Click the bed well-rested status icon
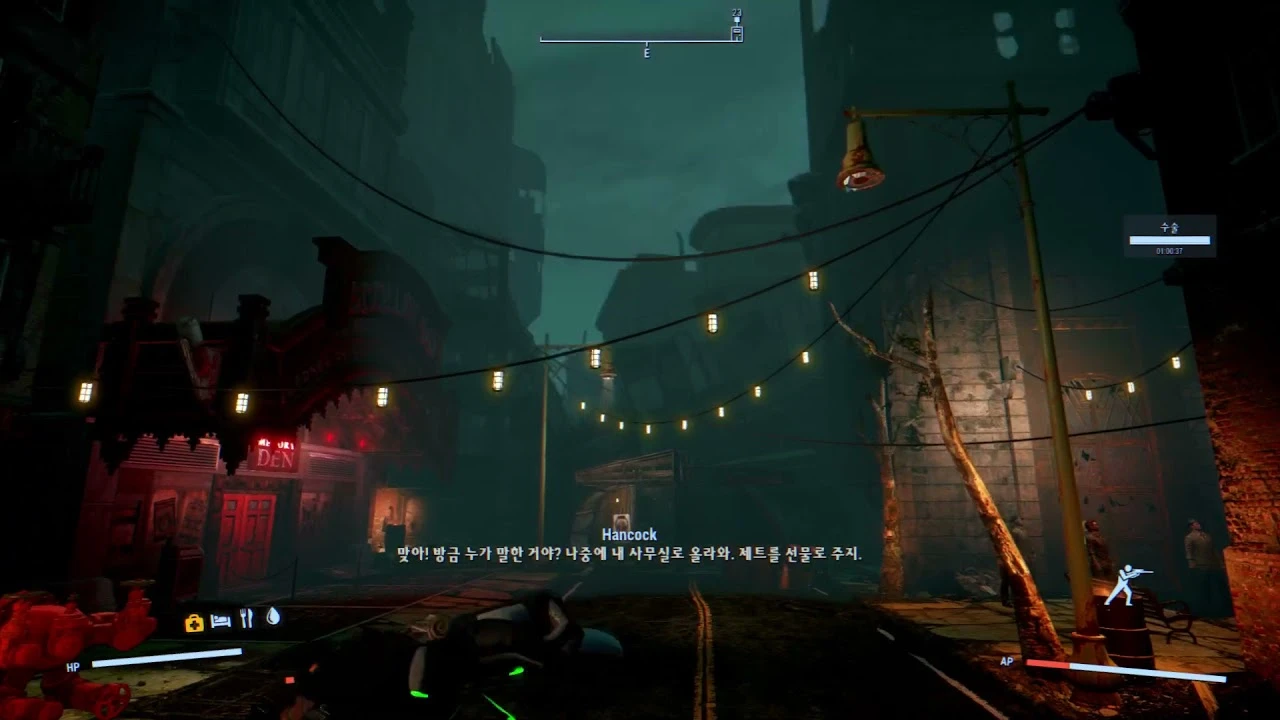This screenshot has height=720, width=1280. click(221, 621)
